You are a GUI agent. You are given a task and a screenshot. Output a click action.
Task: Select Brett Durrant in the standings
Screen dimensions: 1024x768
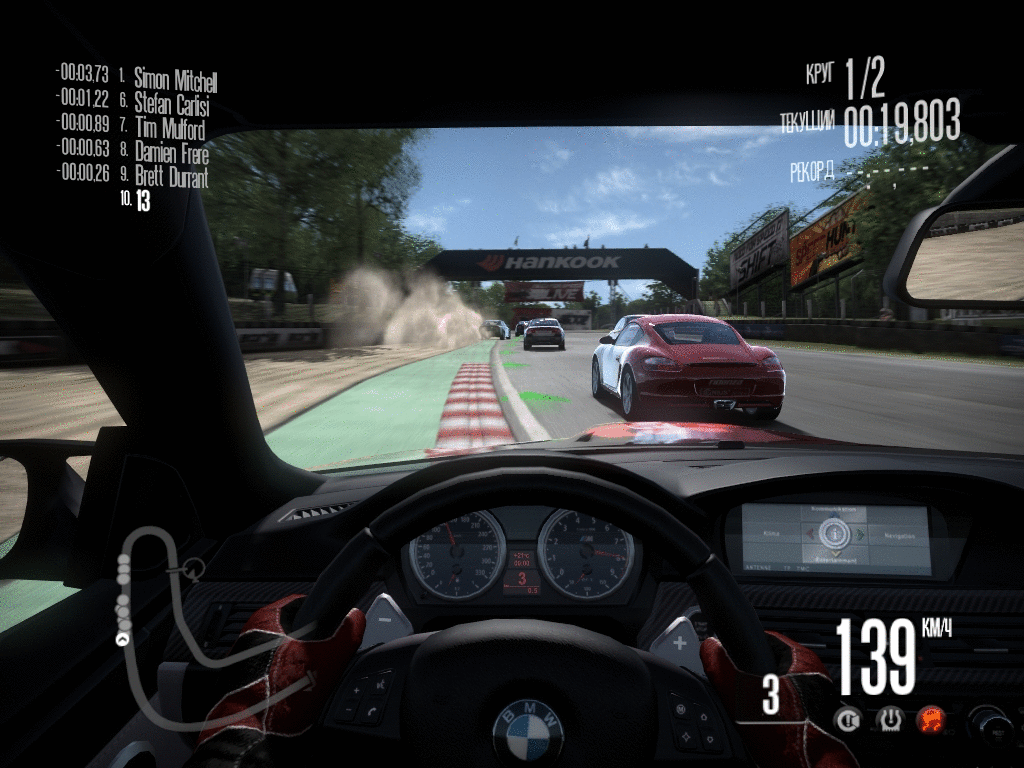coord(171,178)
